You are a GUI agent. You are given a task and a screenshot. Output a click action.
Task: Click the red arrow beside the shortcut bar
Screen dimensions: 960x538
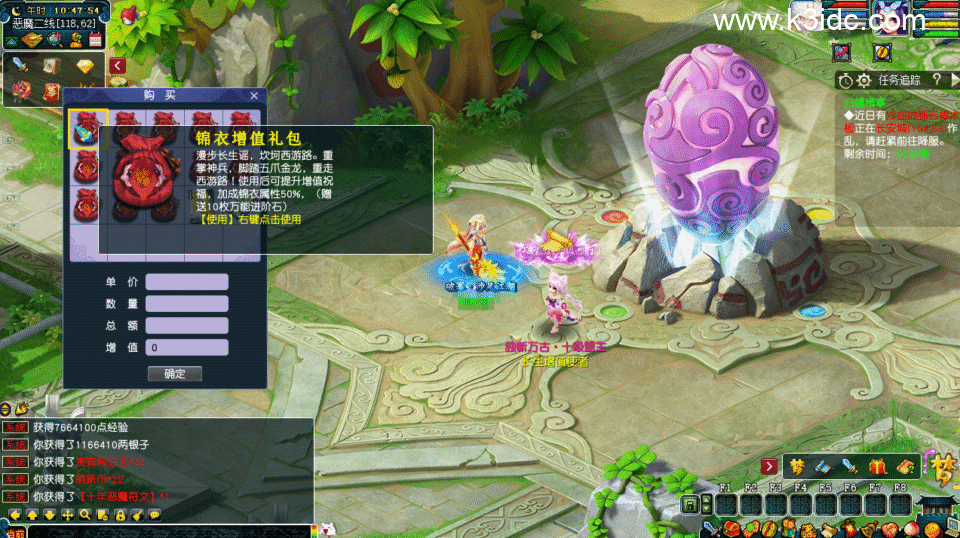click(769, 466)
